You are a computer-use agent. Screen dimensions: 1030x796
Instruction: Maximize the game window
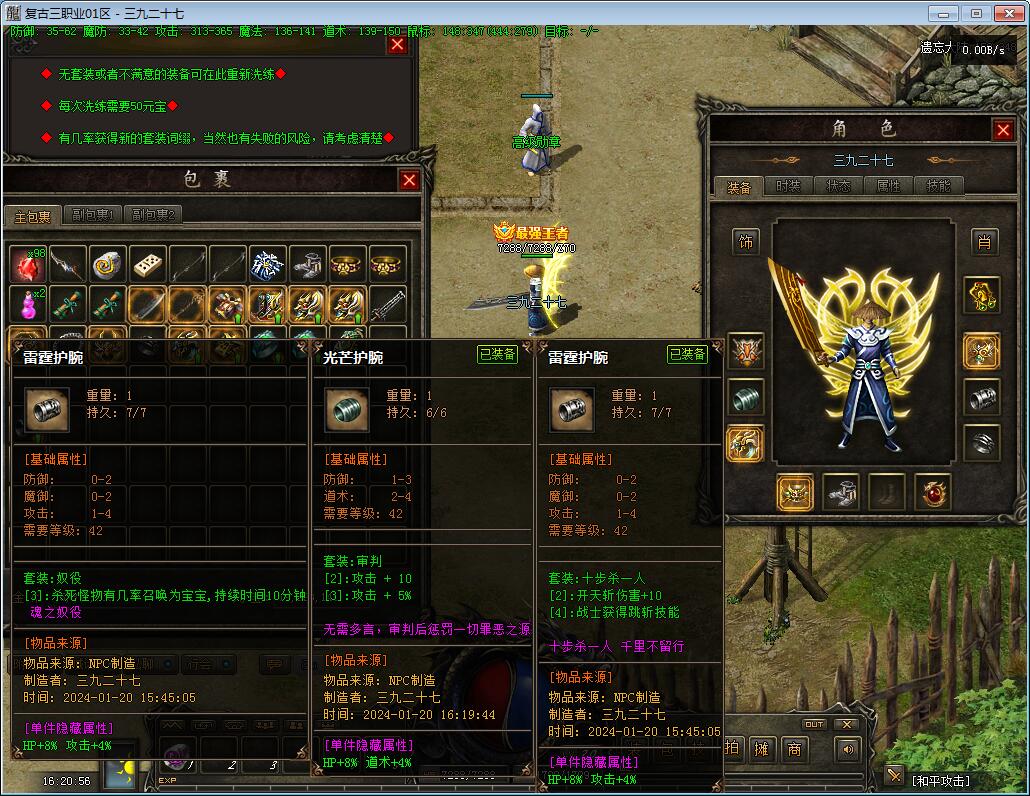(977, 13)
